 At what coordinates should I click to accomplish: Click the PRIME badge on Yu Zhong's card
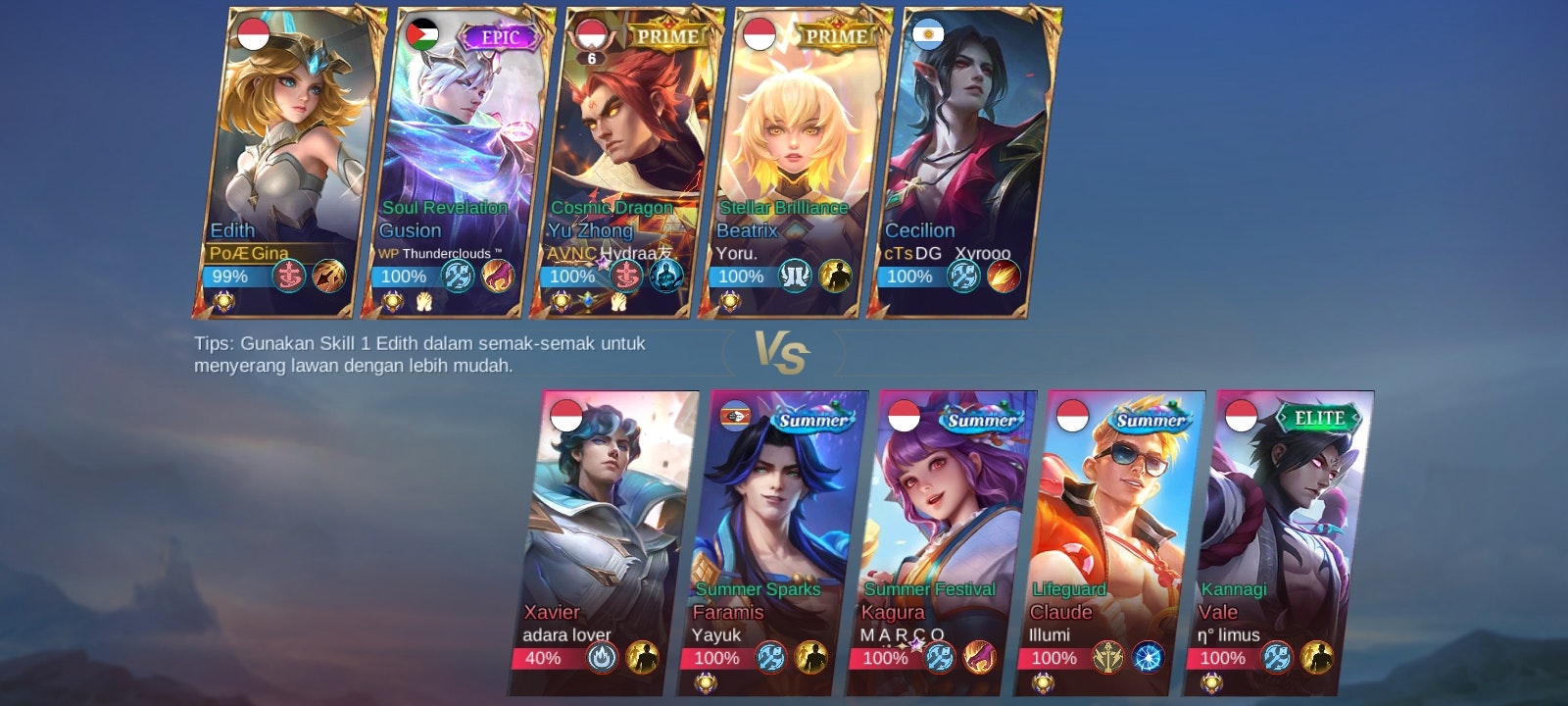point(668,35)
